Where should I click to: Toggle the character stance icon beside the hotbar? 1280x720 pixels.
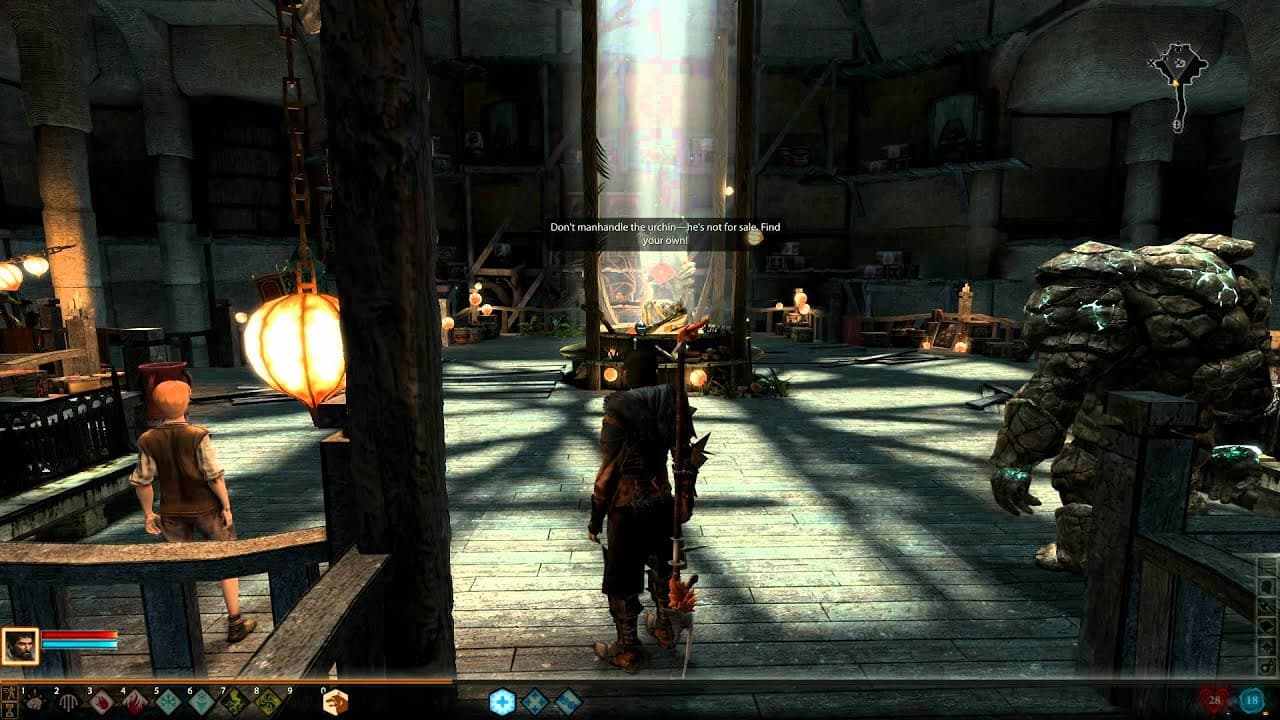(x=8, y=693)
